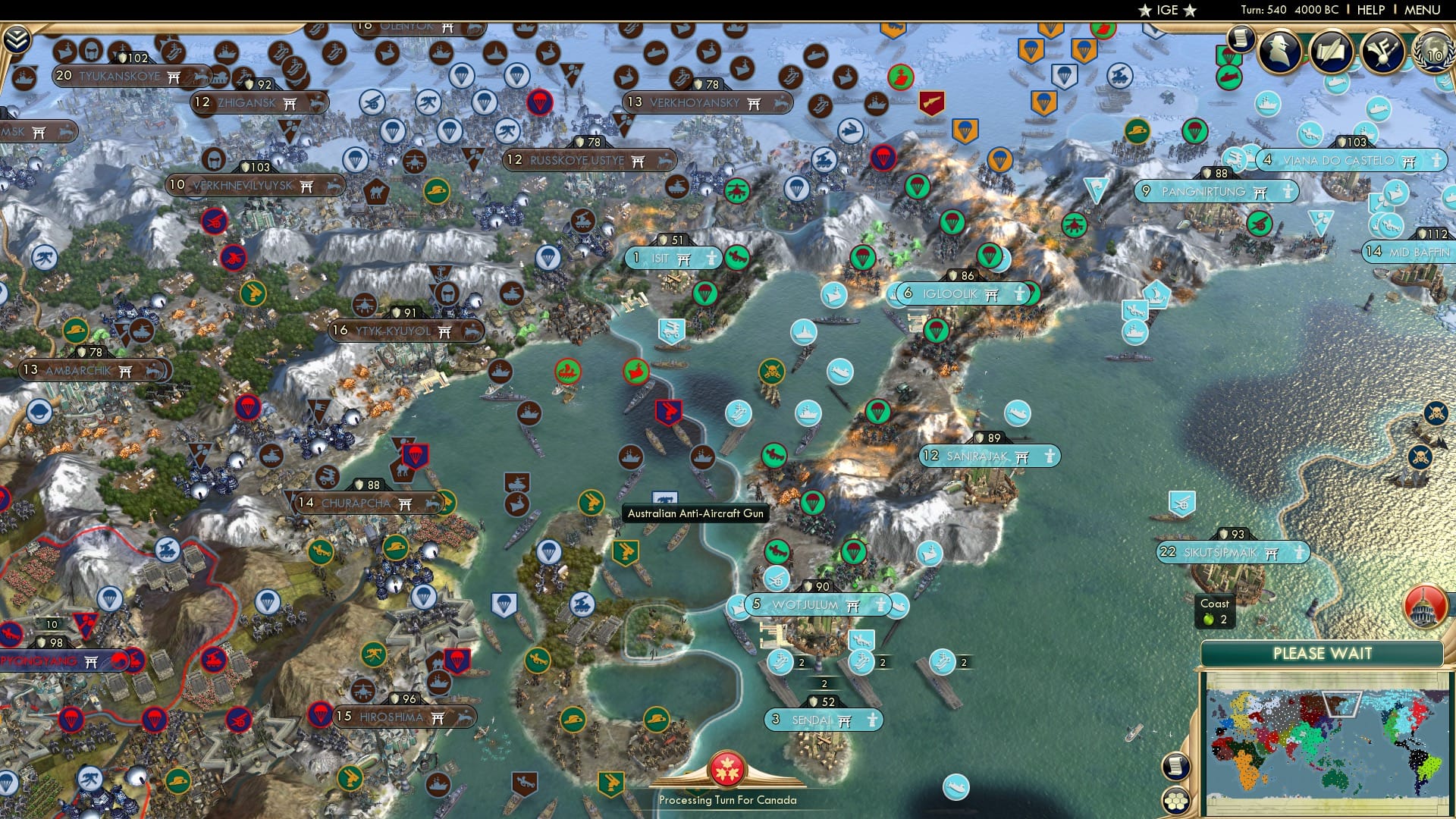Viewport: 1456px width, 819px height.
Task: Select a red paratrooper flag near Pyongyang
Action: tap(72, 719)
